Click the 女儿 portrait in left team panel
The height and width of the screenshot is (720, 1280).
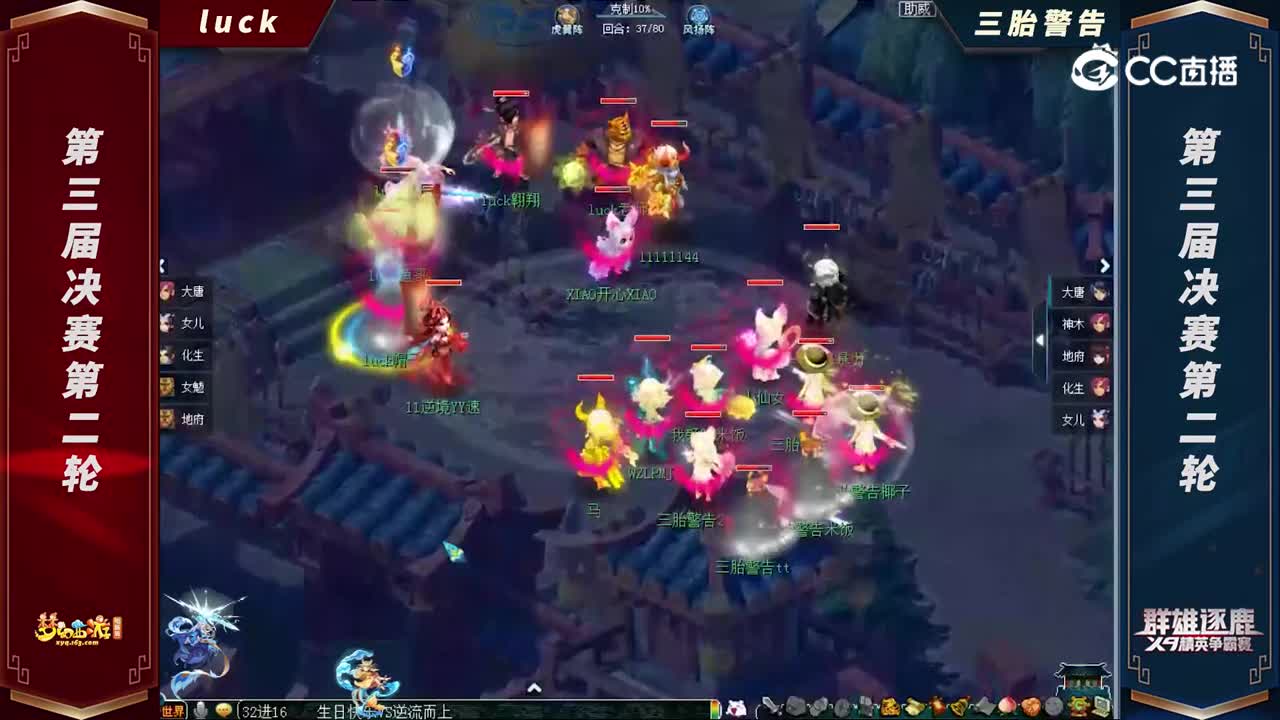165,322
